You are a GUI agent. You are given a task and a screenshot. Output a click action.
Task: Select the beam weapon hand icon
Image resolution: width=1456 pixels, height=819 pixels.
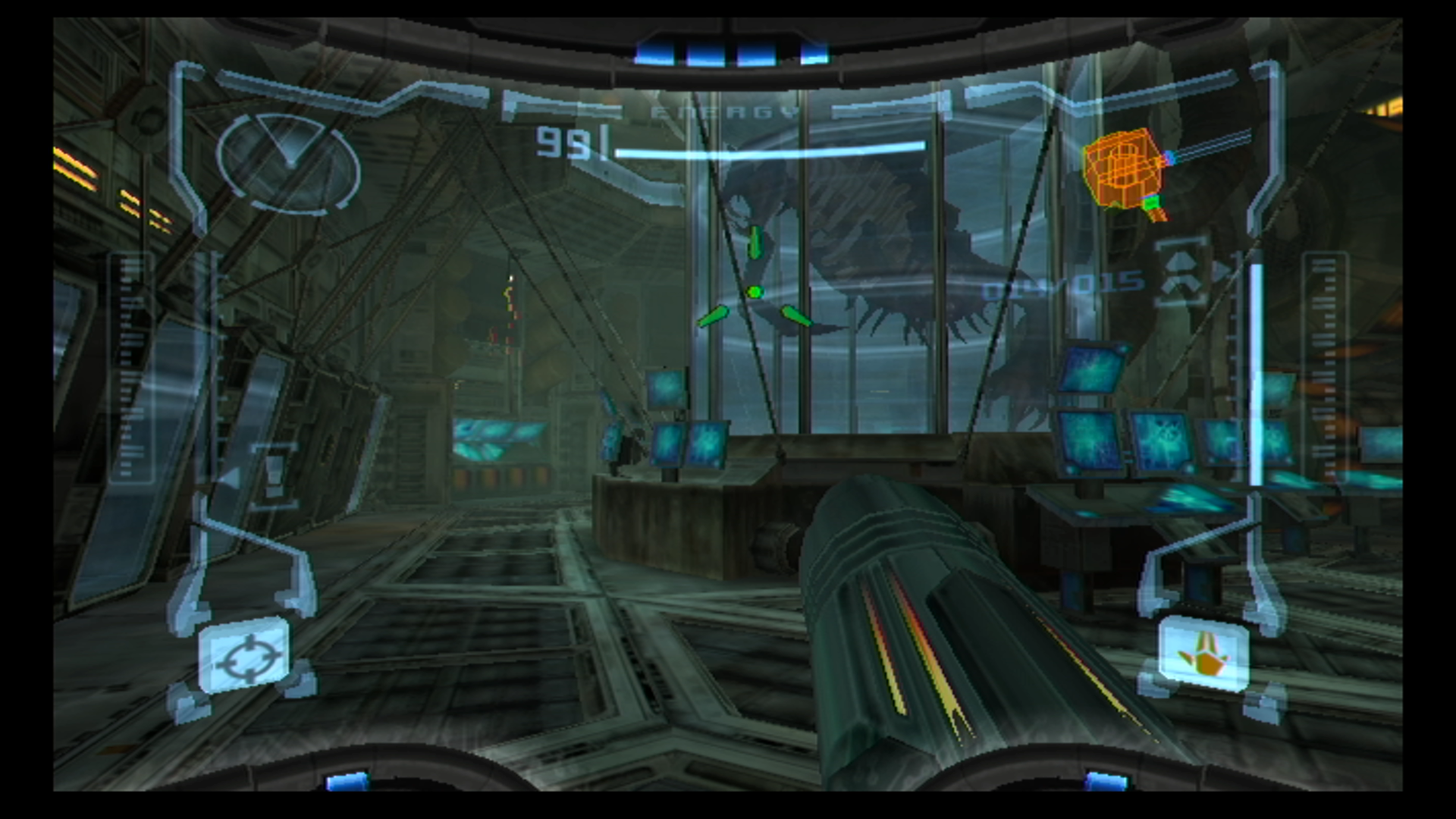(1203, 655)
